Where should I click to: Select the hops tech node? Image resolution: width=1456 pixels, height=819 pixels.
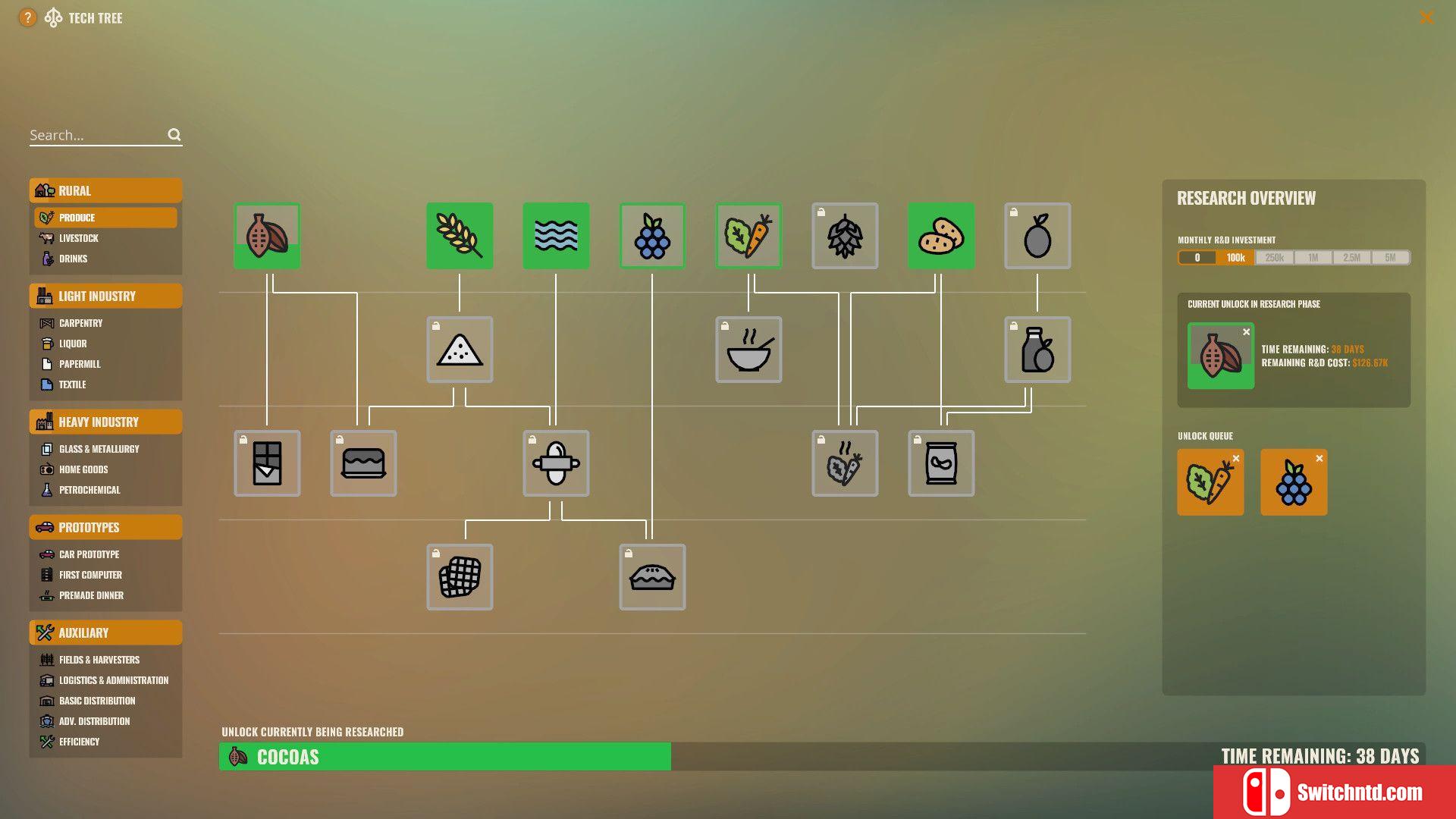(845, 236)
